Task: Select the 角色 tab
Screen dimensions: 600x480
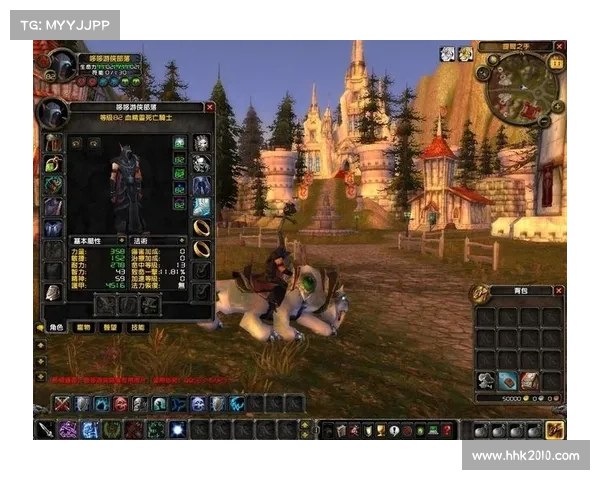Action: pyautogui.click(x=57, y=328)
